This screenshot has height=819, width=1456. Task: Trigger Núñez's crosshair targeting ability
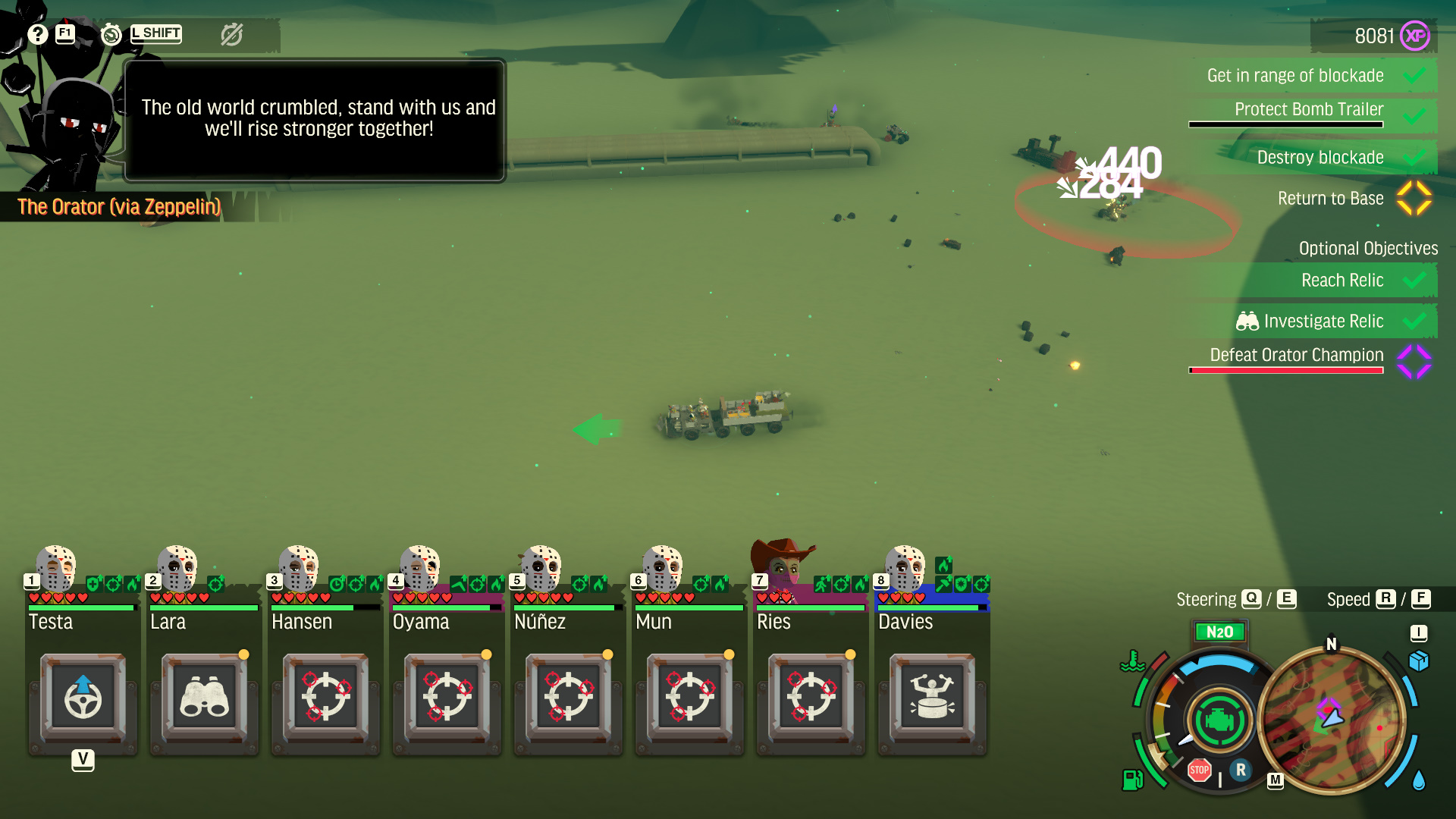coord(569,697)
